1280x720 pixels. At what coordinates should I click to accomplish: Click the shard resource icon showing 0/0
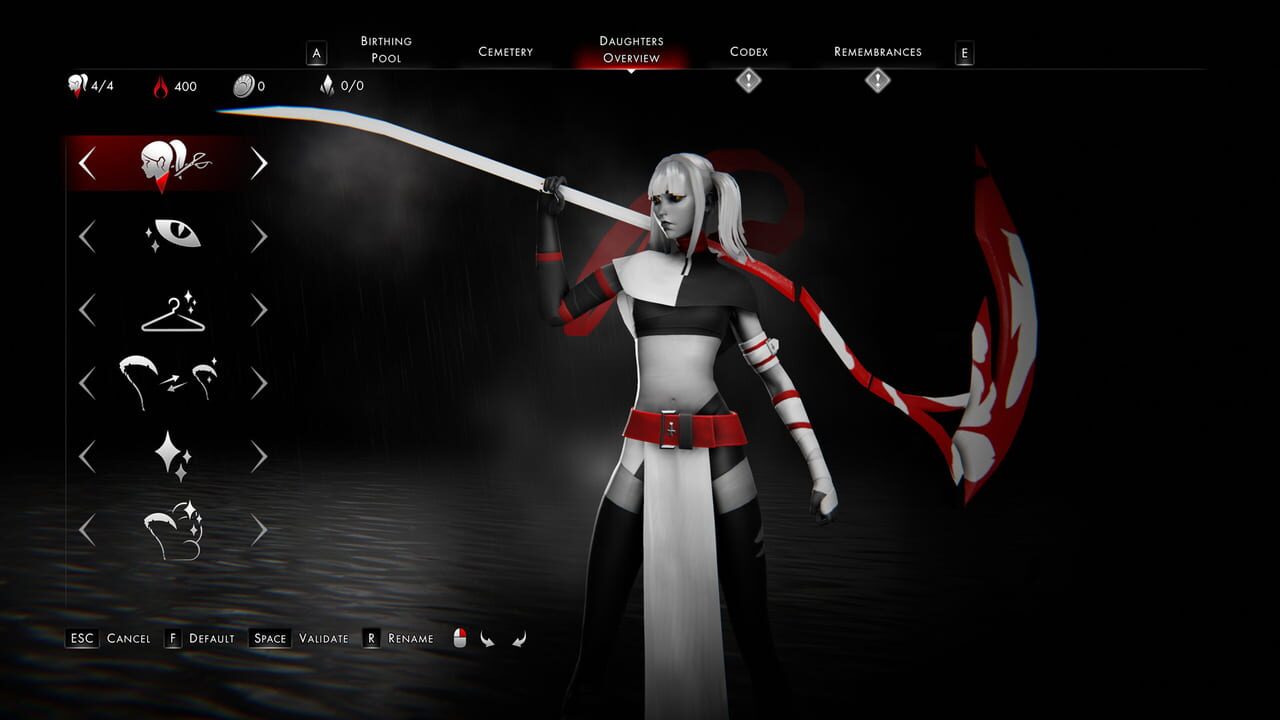tap(326, 85)
